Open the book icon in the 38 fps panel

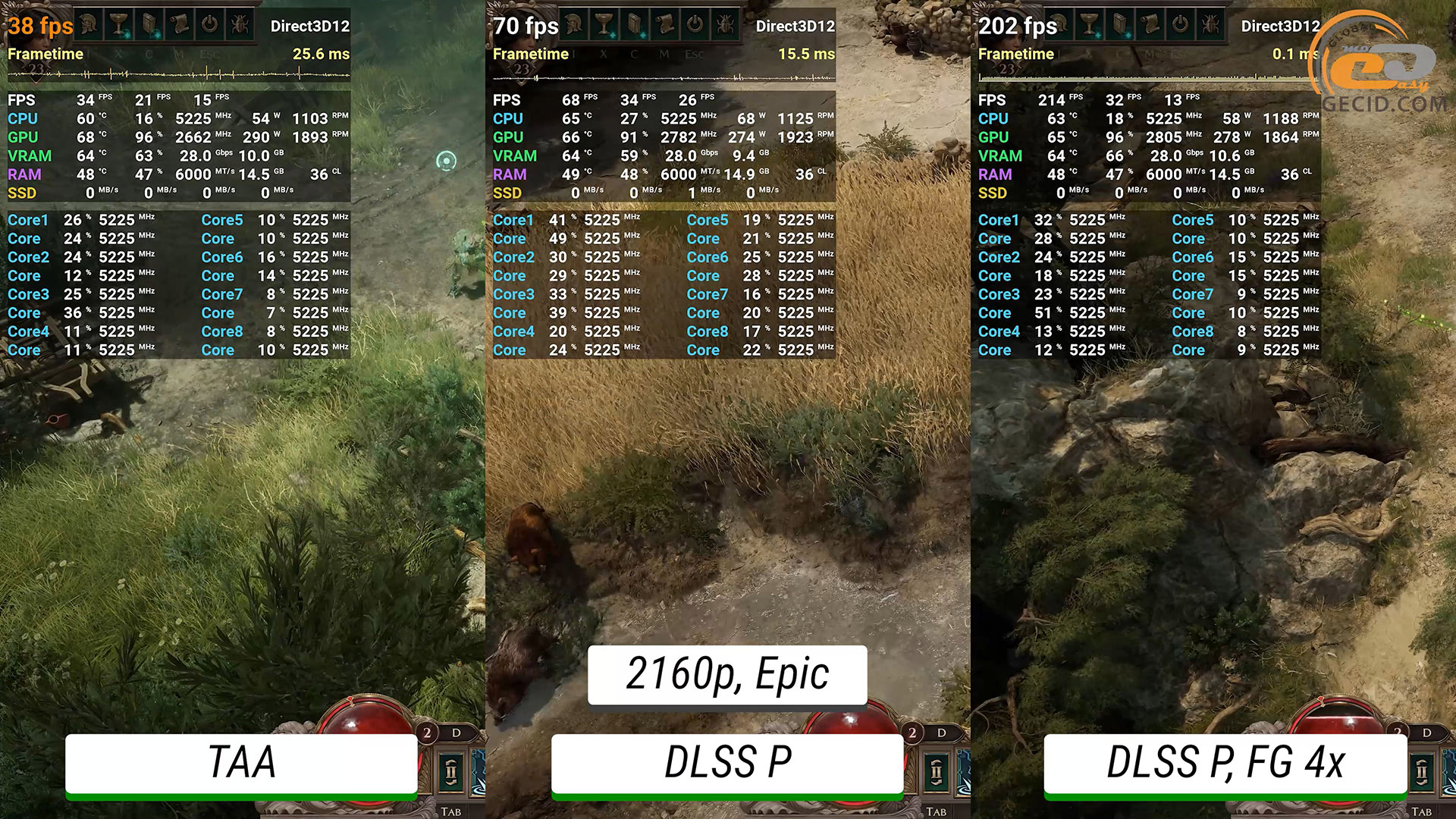149,25
